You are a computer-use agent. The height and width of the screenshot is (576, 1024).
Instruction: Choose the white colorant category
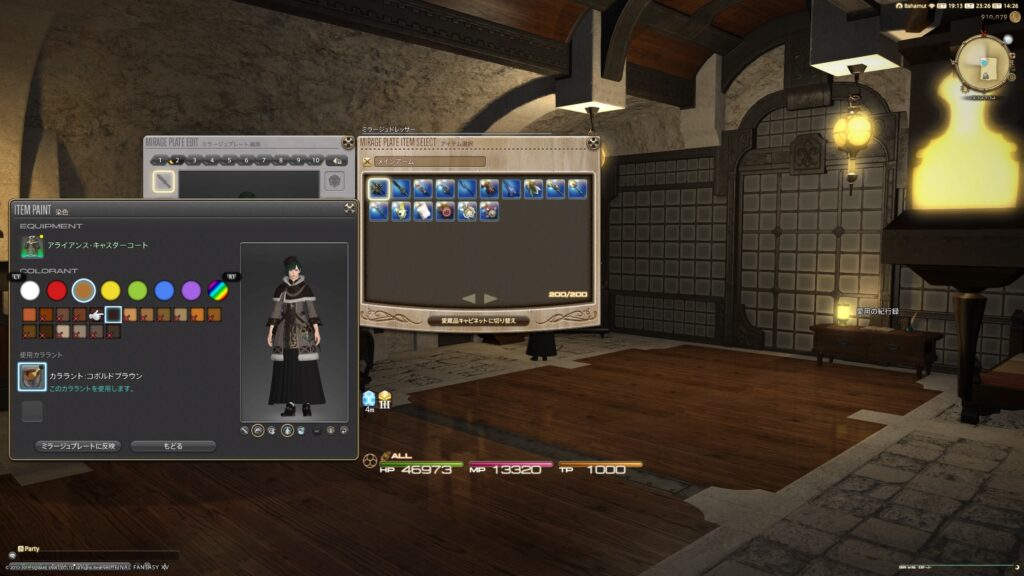(x=30, y=290)
